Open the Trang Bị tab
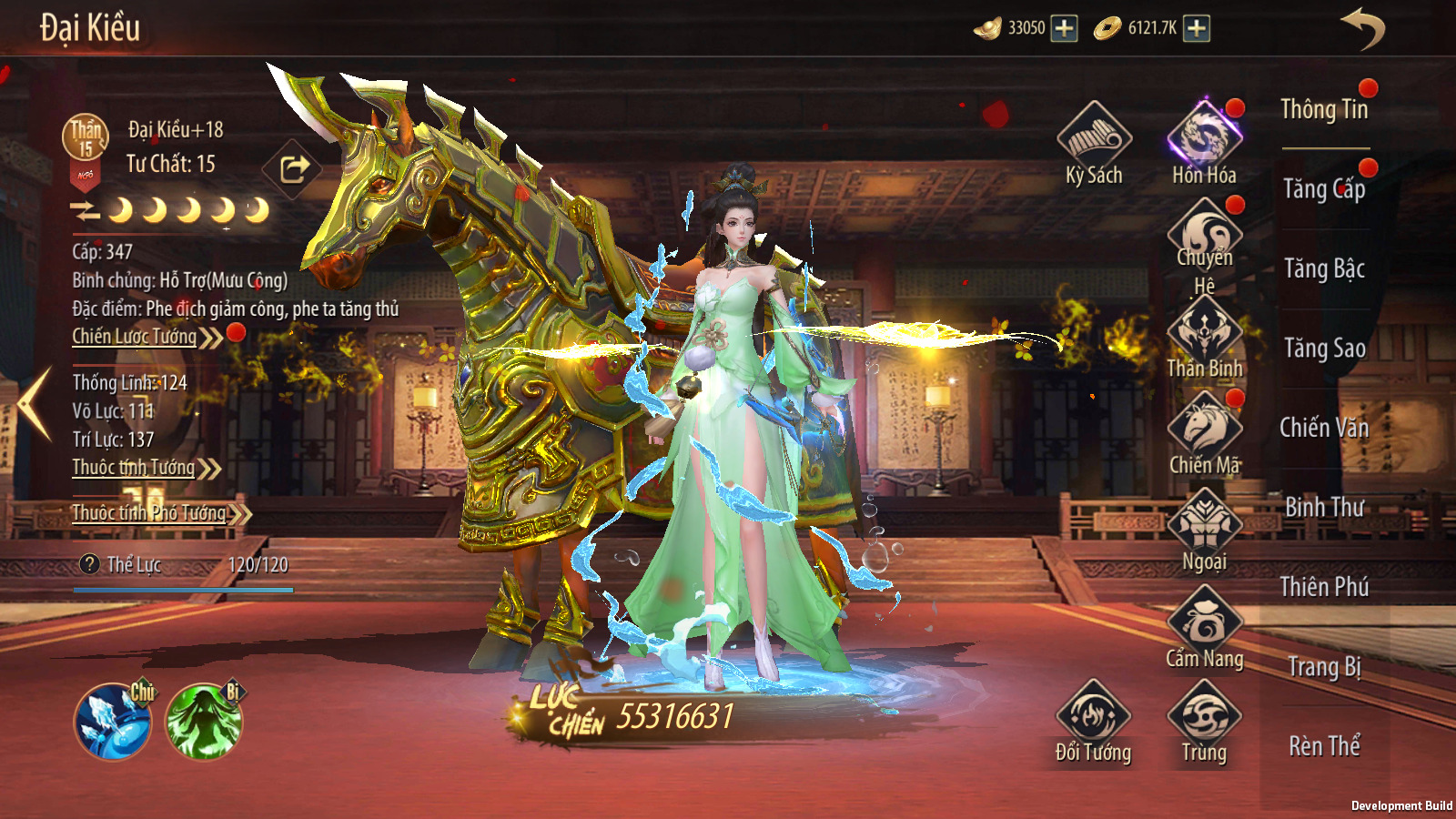The height and width of the screenshot is (819, 1456). tap(1324, 667)
